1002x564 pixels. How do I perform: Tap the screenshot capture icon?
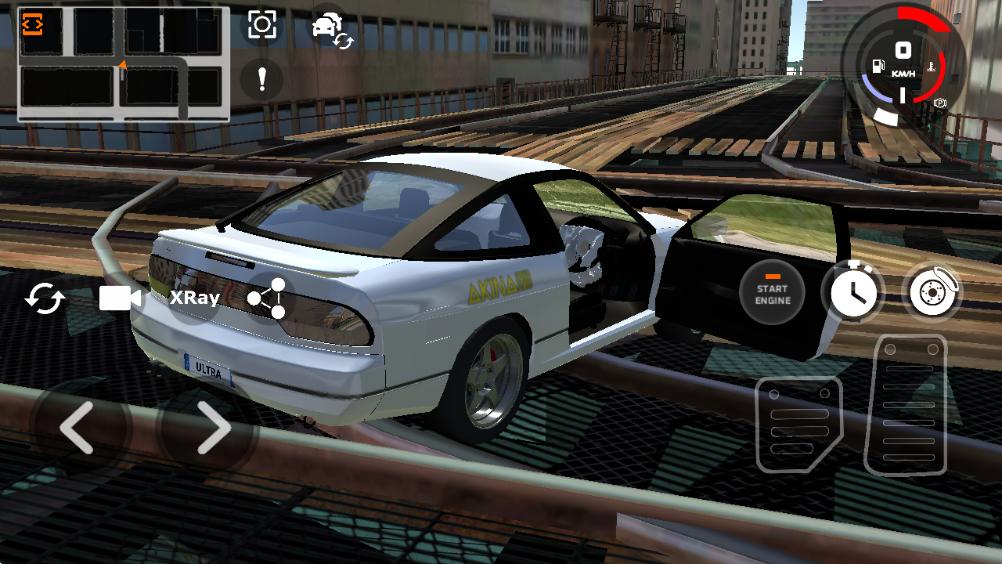tap(262, 25)
